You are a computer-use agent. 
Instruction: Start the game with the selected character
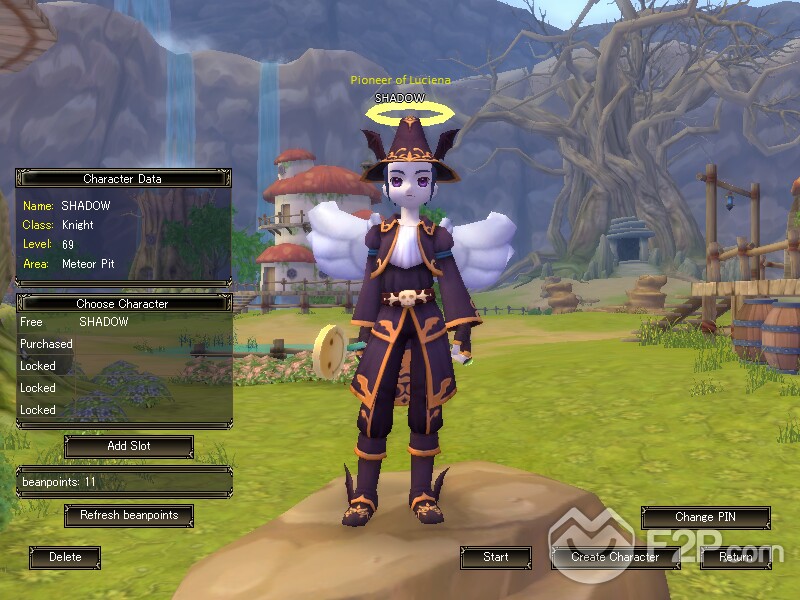tap(495, 557)
